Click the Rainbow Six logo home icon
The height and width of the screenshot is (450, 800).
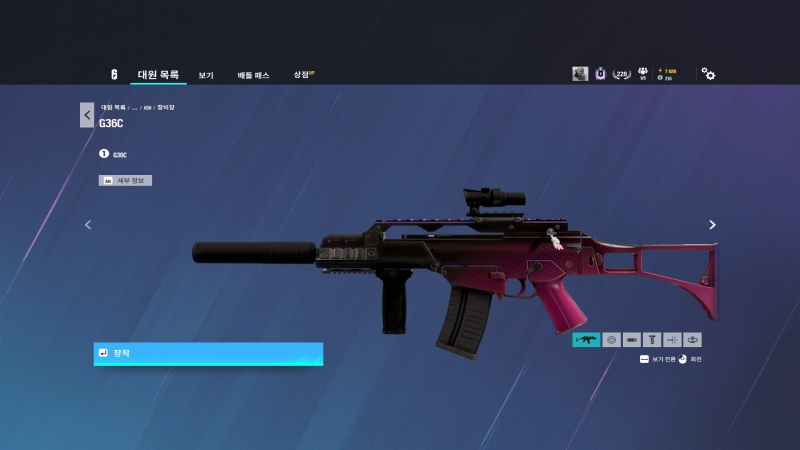click(114, 75)
